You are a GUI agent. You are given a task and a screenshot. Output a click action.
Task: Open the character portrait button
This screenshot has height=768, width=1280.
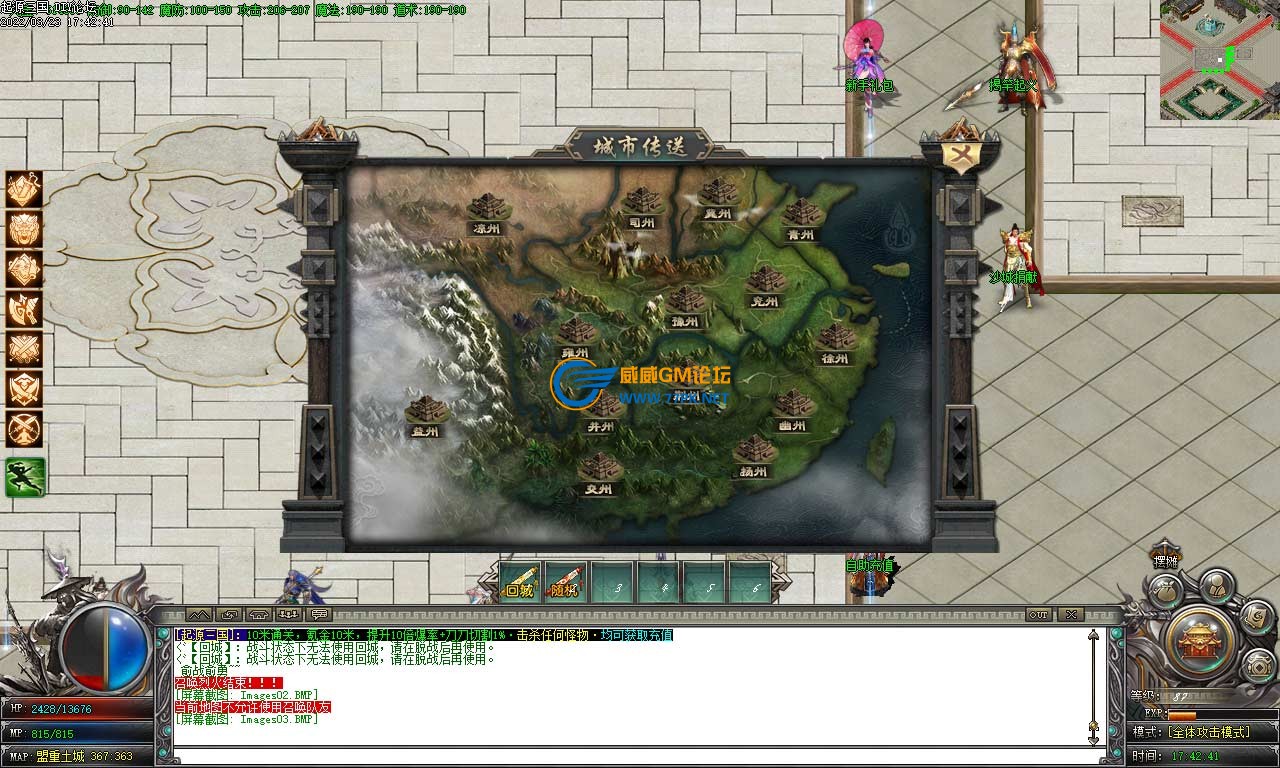point(1214,584)
